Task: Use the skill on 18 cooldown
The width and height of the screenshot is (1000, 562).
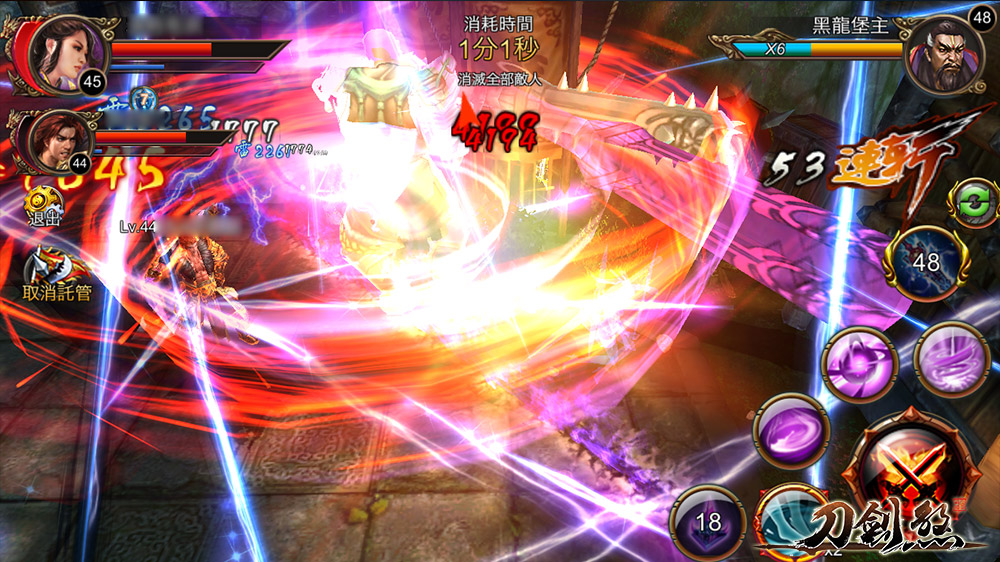Action: (707, 521)
